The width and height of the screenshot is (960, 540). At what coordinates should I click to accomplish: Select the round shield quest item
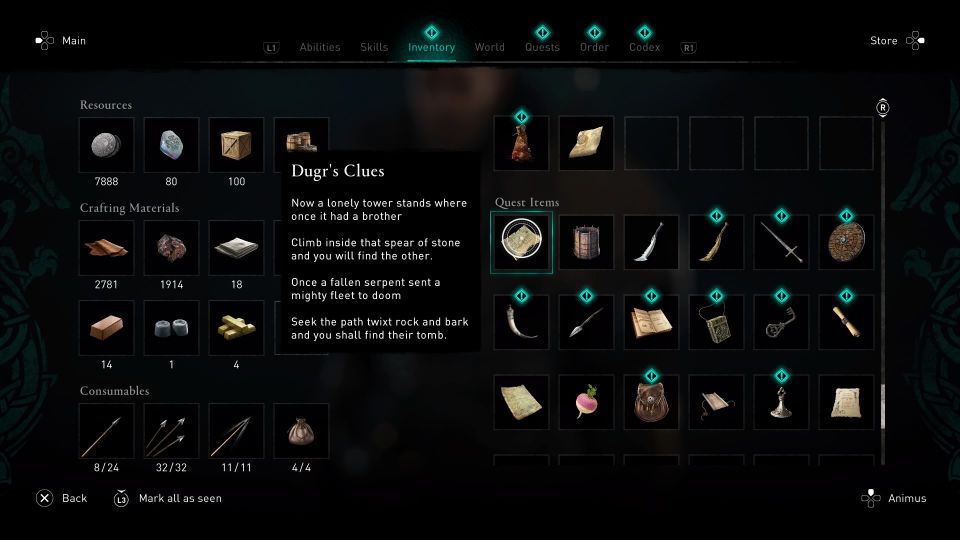pyautogui.click(x=846, y=242)
